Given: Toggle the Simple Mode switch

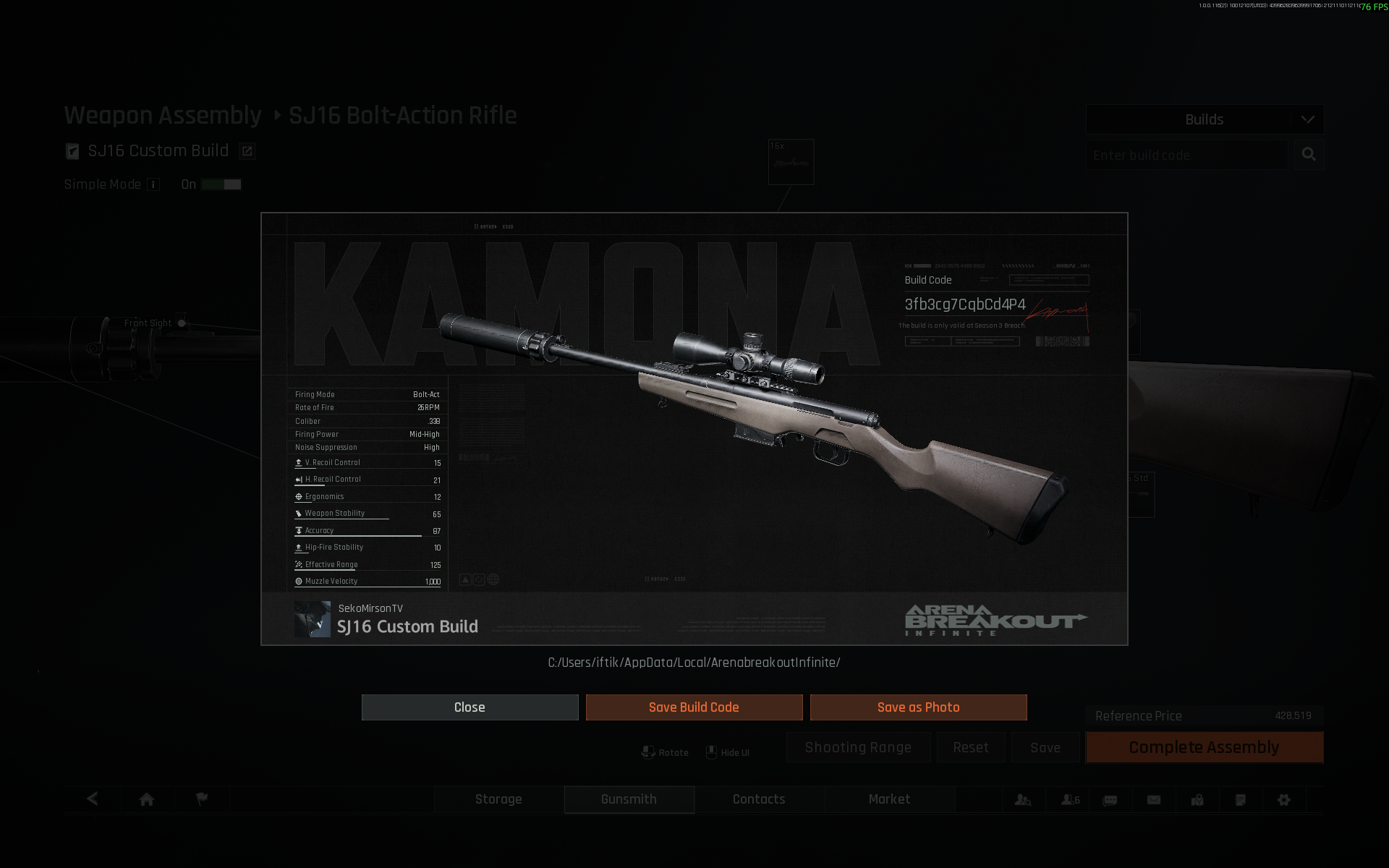Looking at the screenshot, I should click(x=221, y=184).
